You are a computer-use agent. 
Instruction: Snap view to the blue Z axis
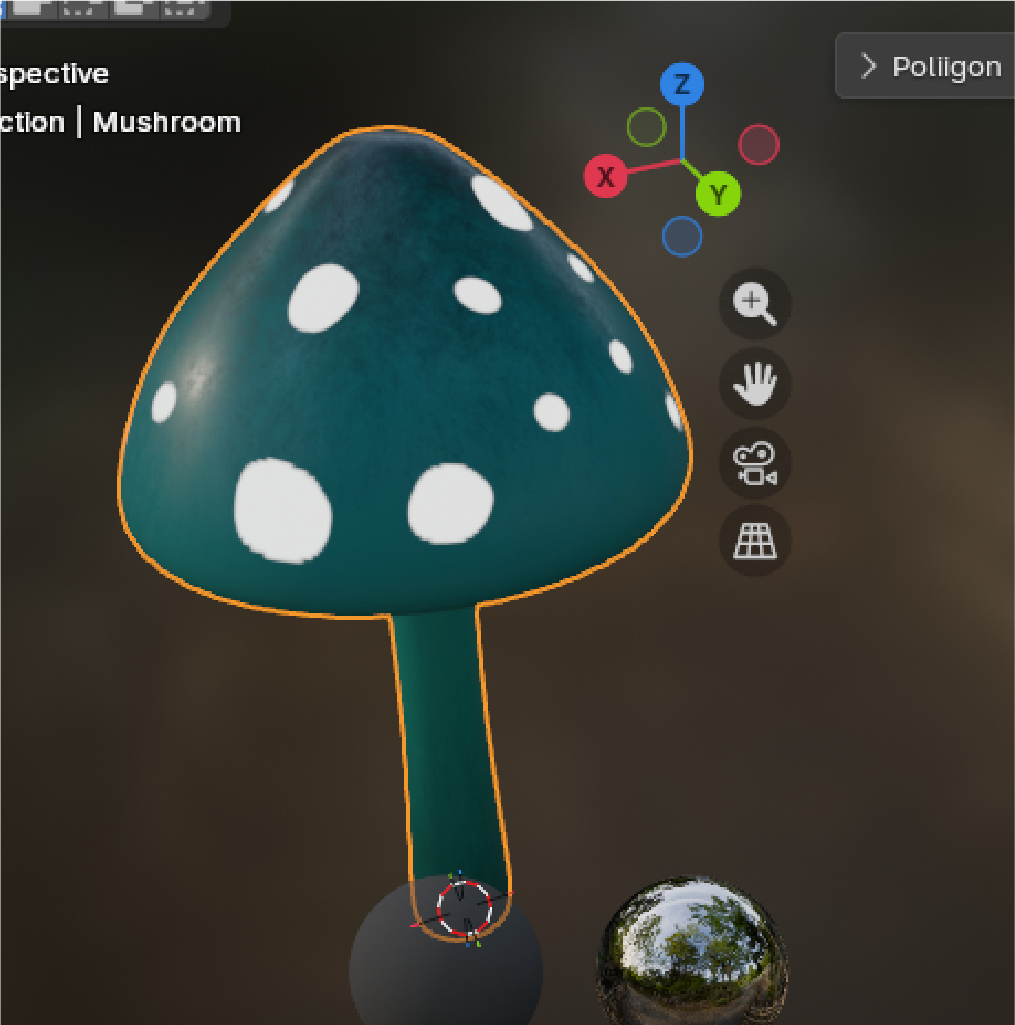coord(682,85)
